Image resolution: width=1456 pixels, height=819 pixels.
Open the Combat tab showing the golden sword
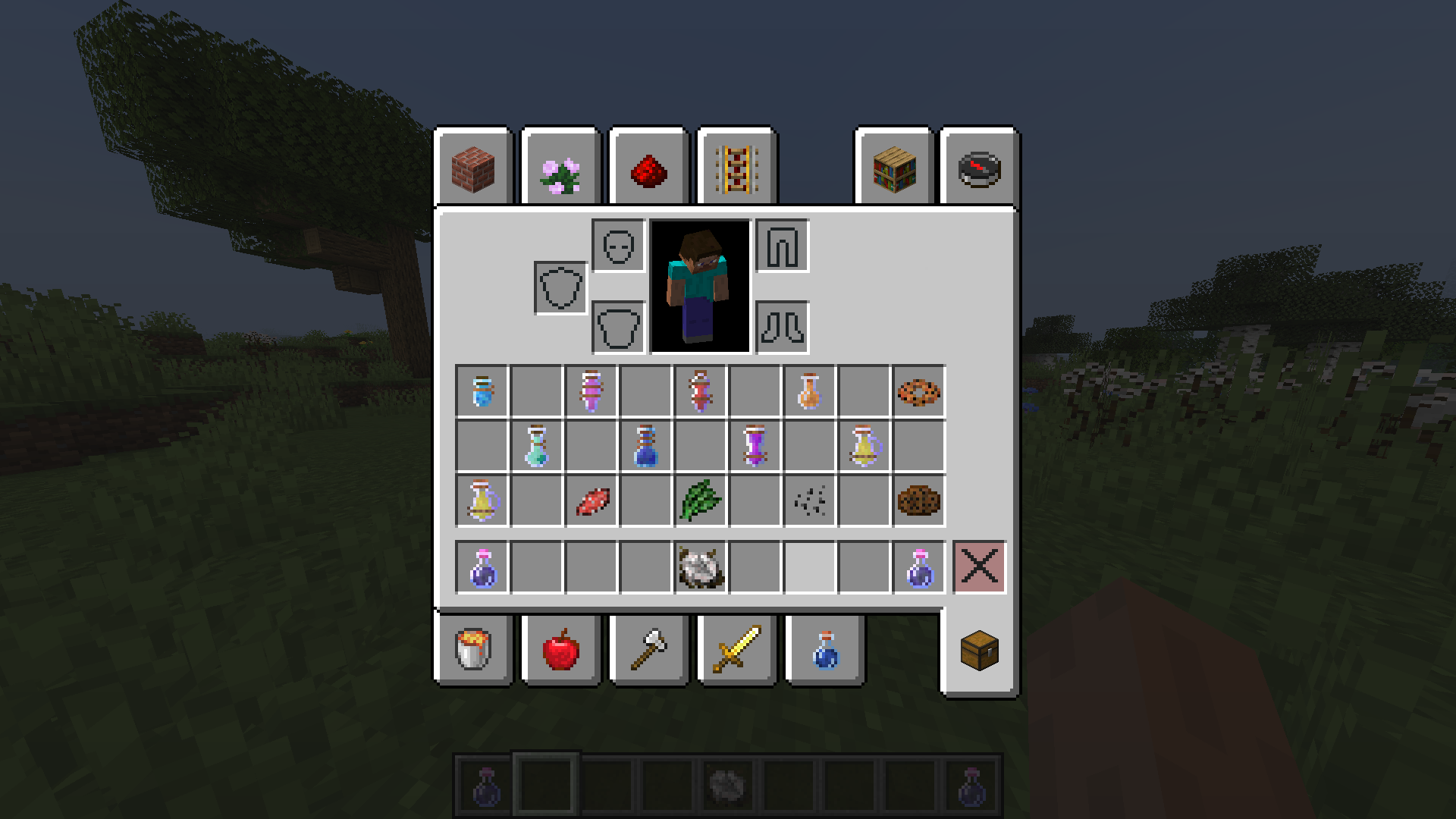736,651
